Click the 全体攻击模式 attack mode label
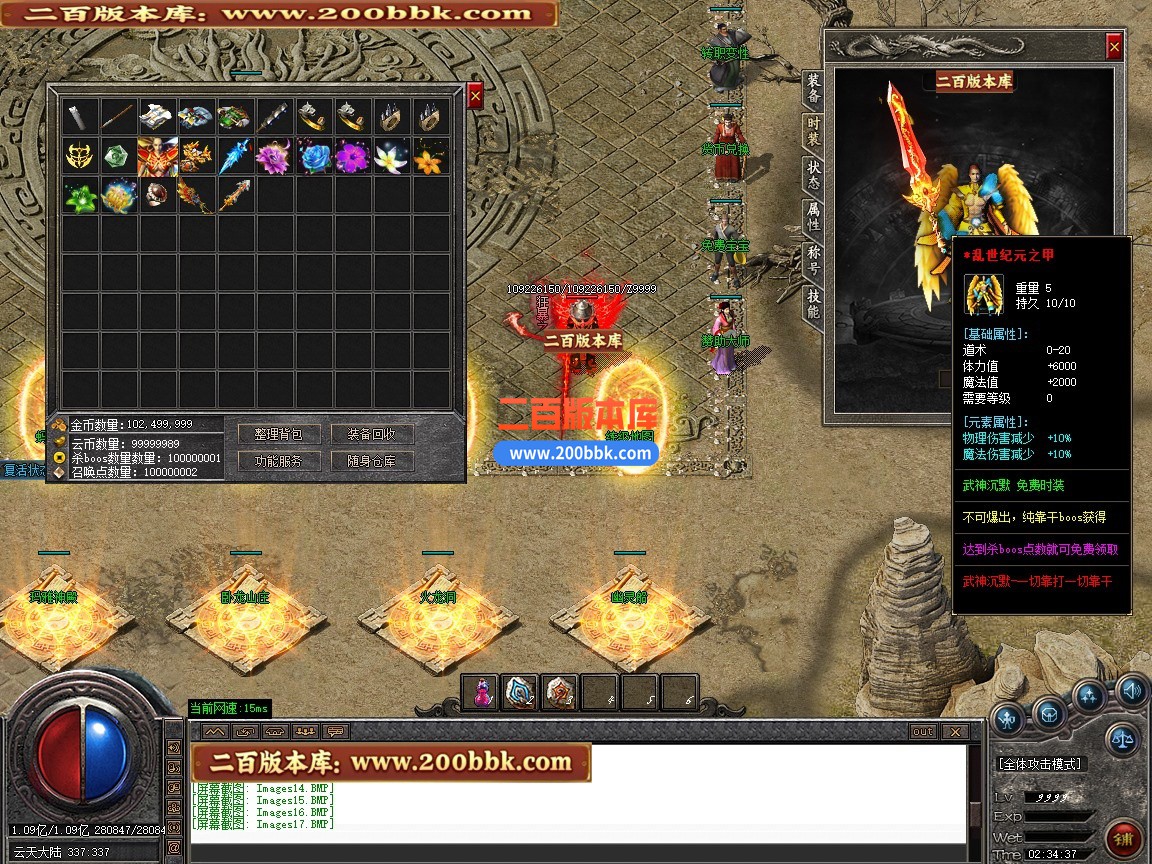The image size is (1152, 864). click(x=1040, y=763)
